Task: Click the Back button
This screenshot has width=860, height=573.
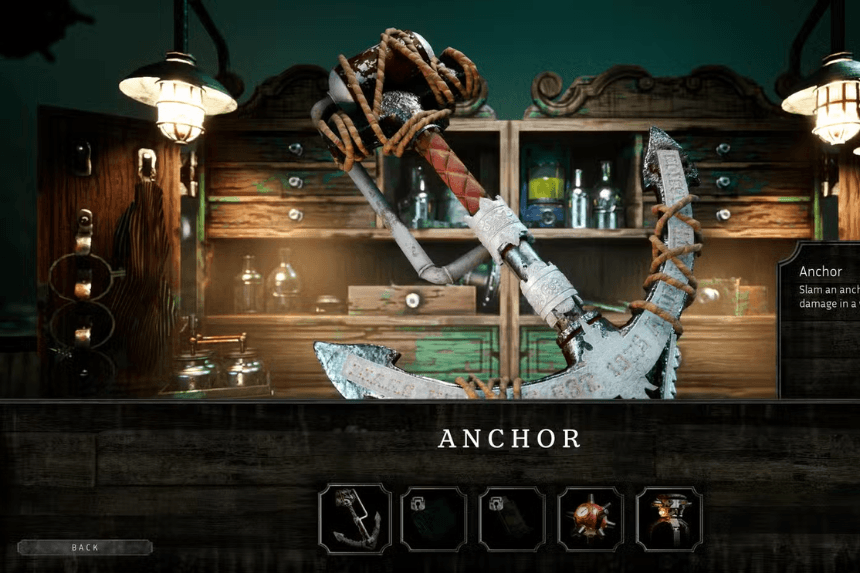Action: tap(85, 548)
